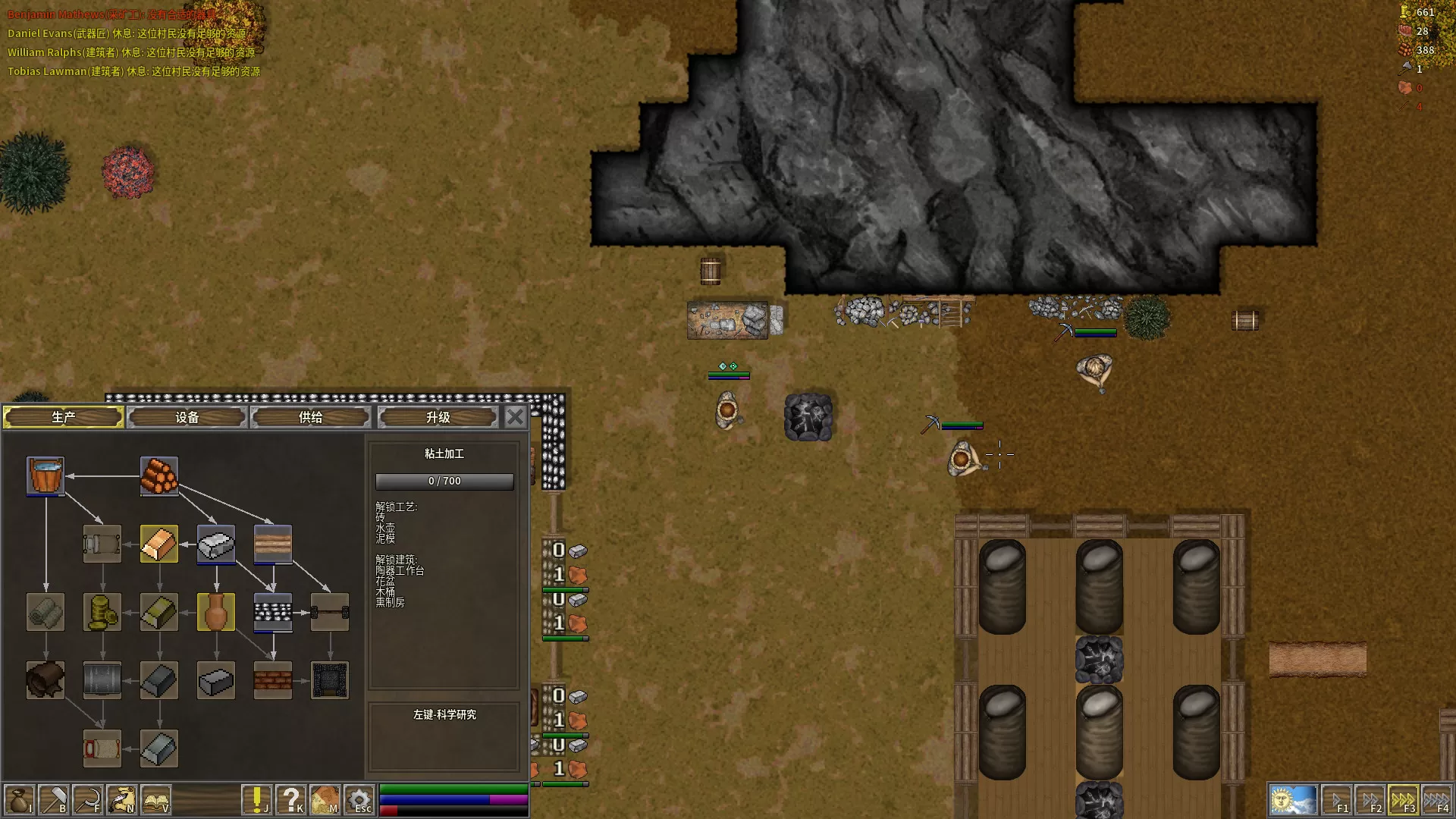Switch to the 生产 production tab
The image size is (1456, 819).
(x=64, y=417)
